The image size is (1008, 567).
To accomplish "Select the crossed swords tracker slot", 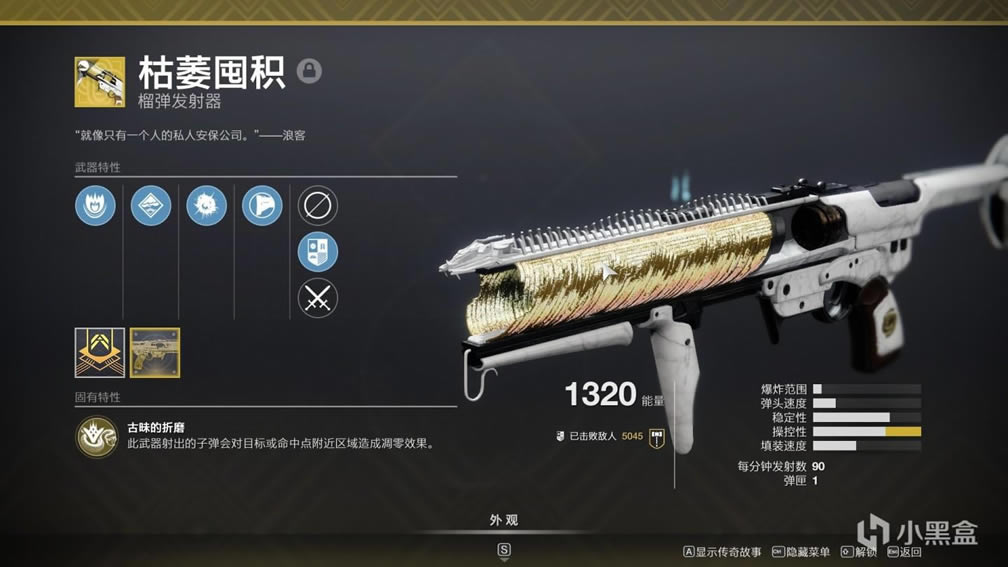I will [x=318, y=298].
